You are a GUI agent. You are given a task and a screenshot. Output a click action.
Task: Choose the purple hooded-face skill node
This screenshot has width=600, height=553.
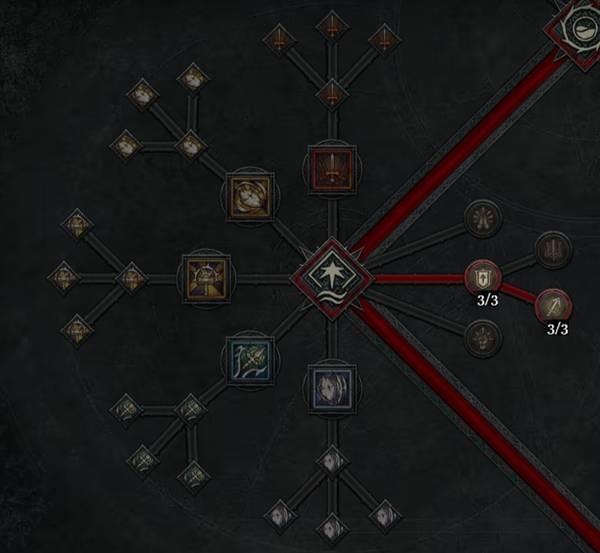tap(329, 387)
